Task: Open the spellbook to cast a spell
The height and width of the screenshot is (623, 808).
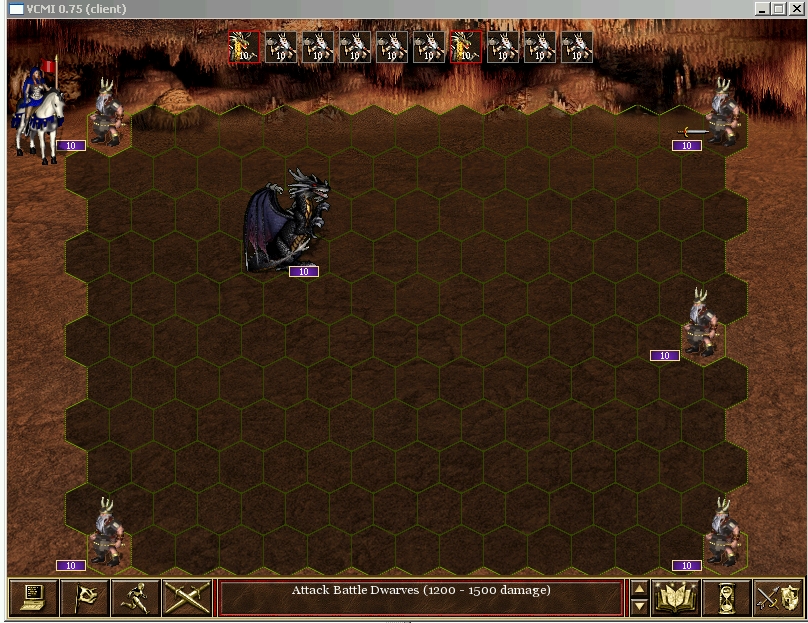Action: (676, 598)
